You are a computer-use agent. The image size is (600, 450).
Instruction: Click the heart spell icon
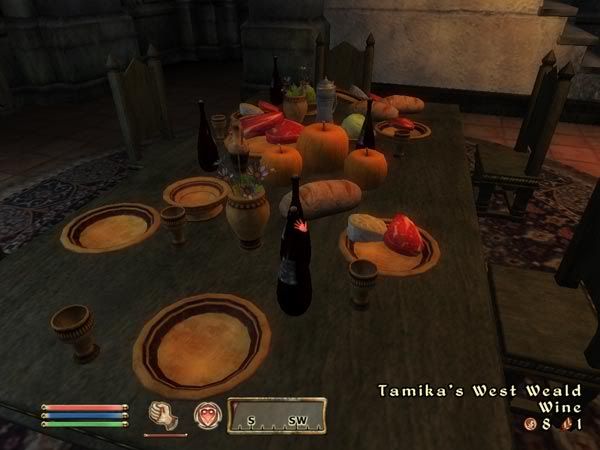[x=207, y=414]
